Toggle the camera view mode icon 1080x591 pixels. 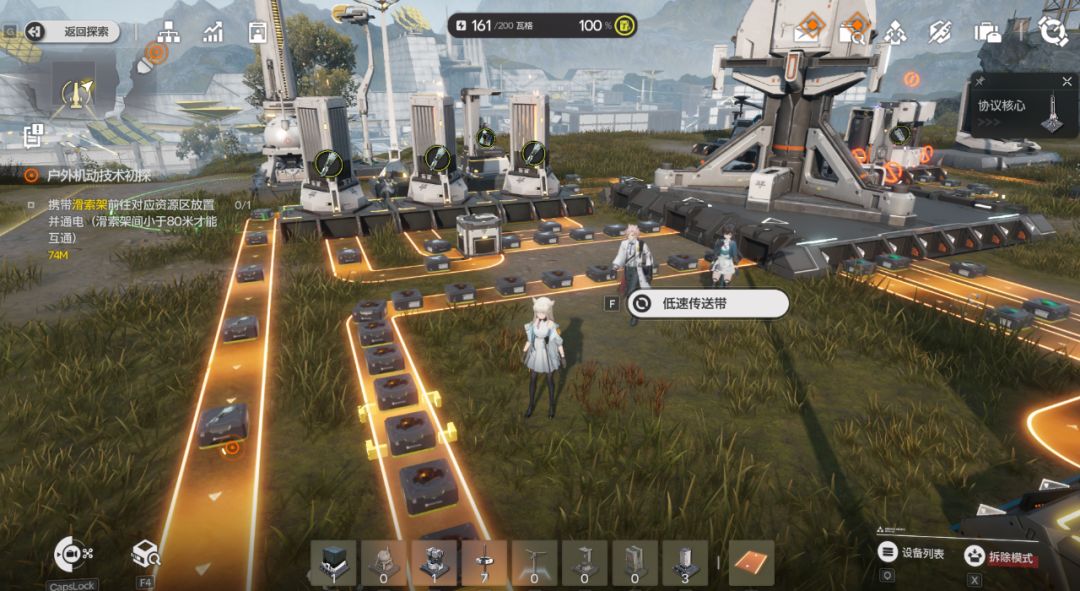tap(70, 553)
